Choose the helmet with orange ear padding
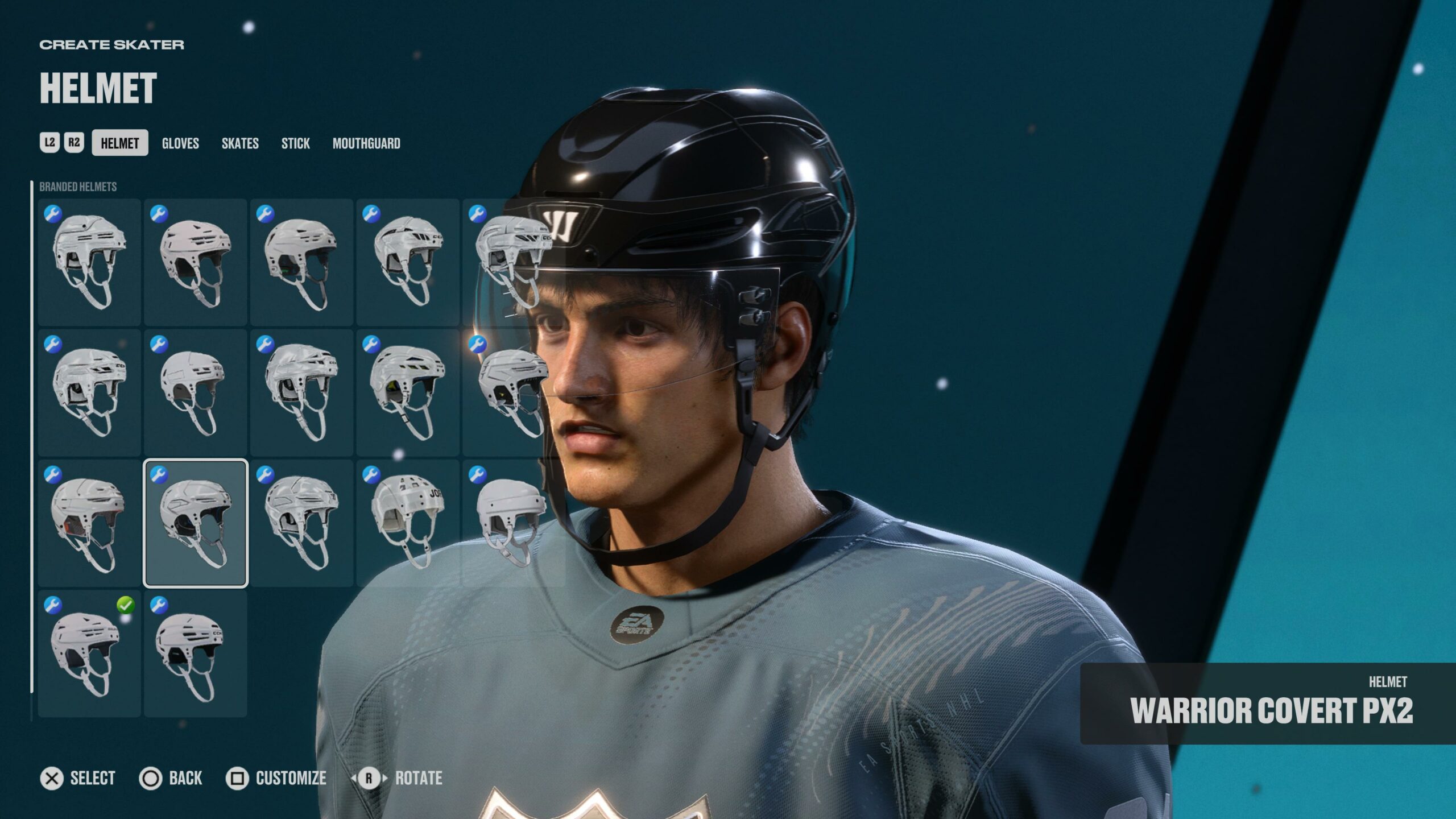Screen dimensions: 1456x819 (89, 523)
